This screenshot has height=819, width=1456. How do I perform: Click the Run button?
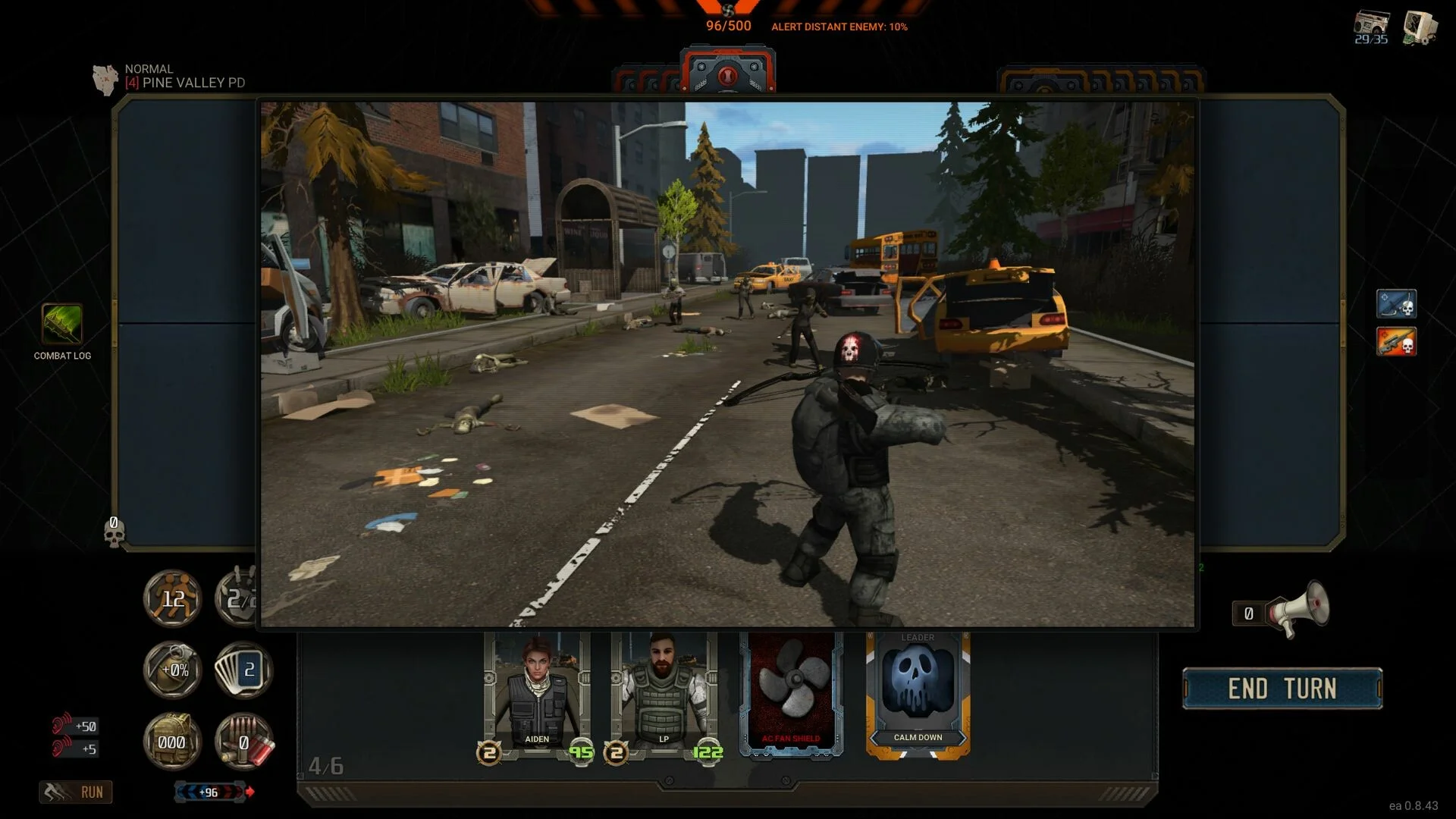[76, 792]
